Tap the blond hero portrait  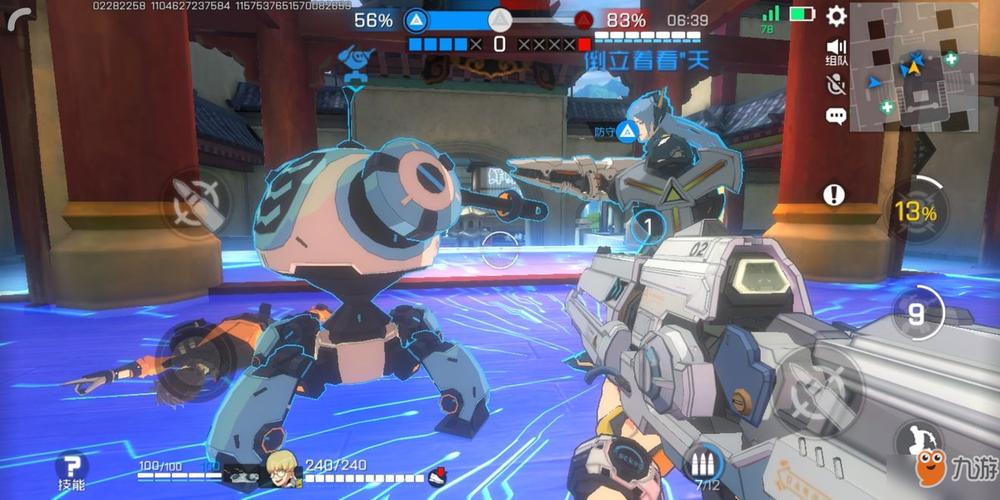[x=279, y=470]
